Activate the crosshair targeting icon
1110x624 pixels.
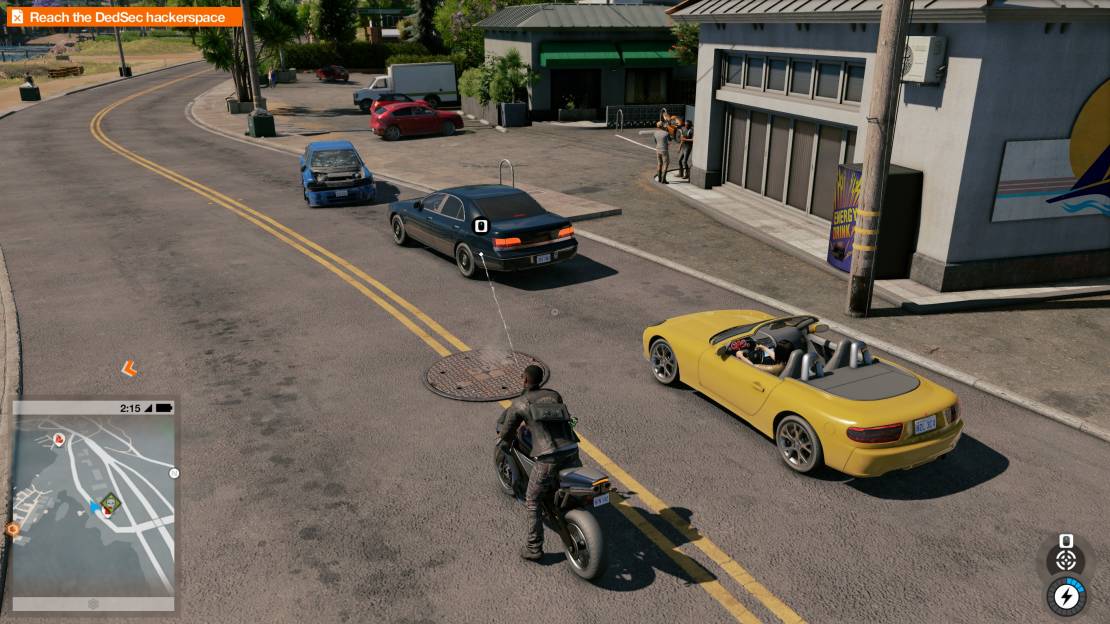click(1066, 560)
